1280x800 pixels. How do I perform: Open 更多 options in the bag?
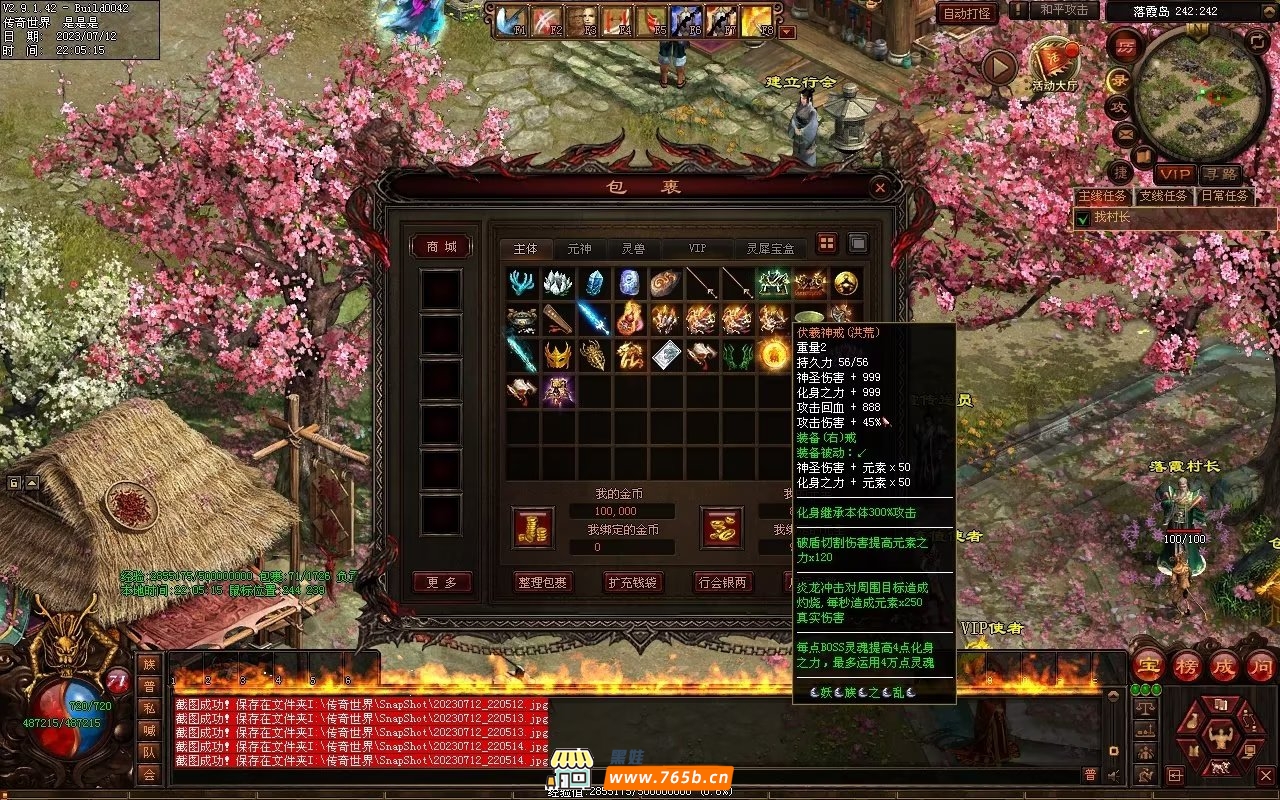pos(441,582)
